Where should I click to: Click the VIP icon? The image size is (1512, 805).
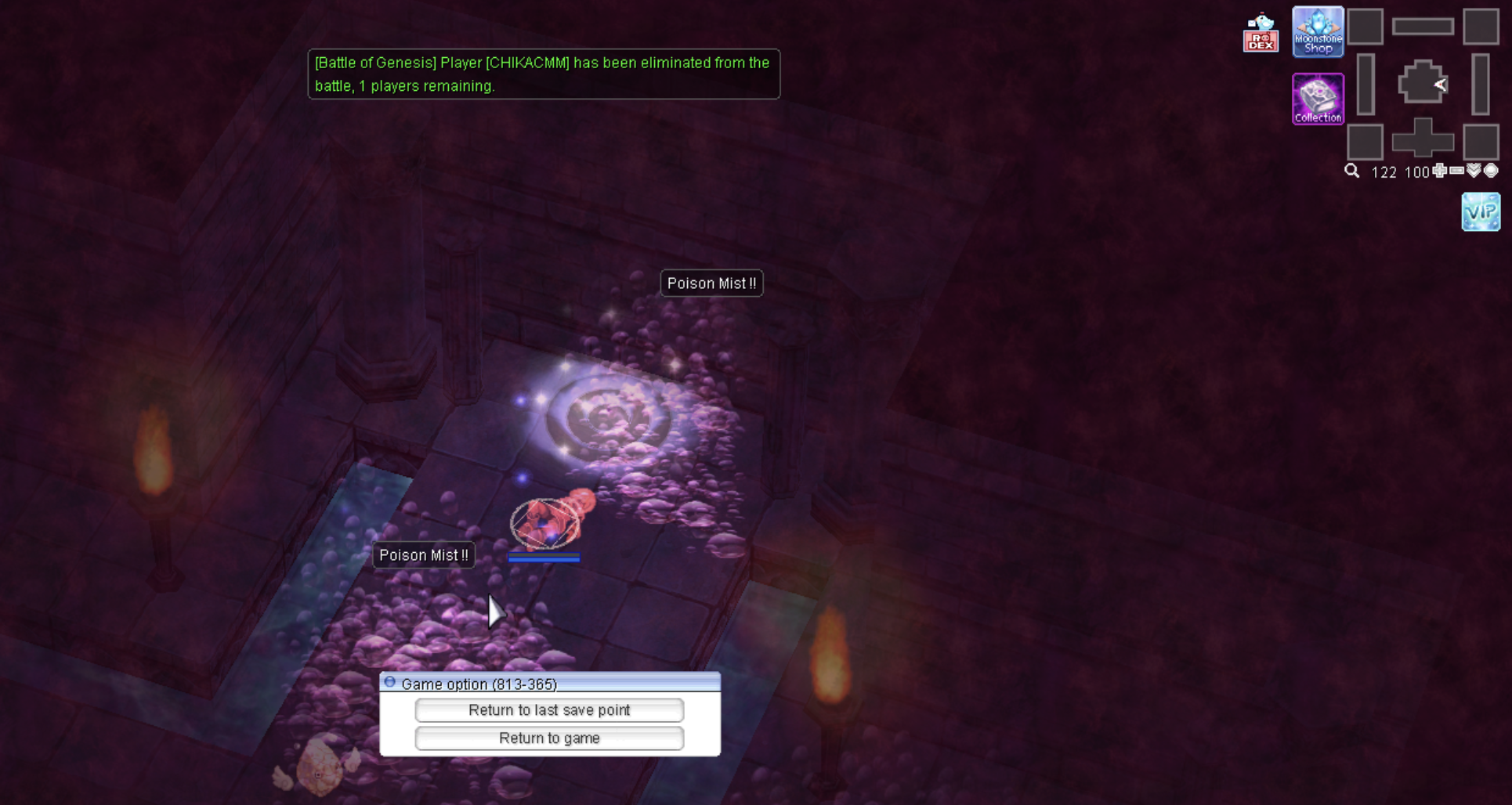[1480, 211]
